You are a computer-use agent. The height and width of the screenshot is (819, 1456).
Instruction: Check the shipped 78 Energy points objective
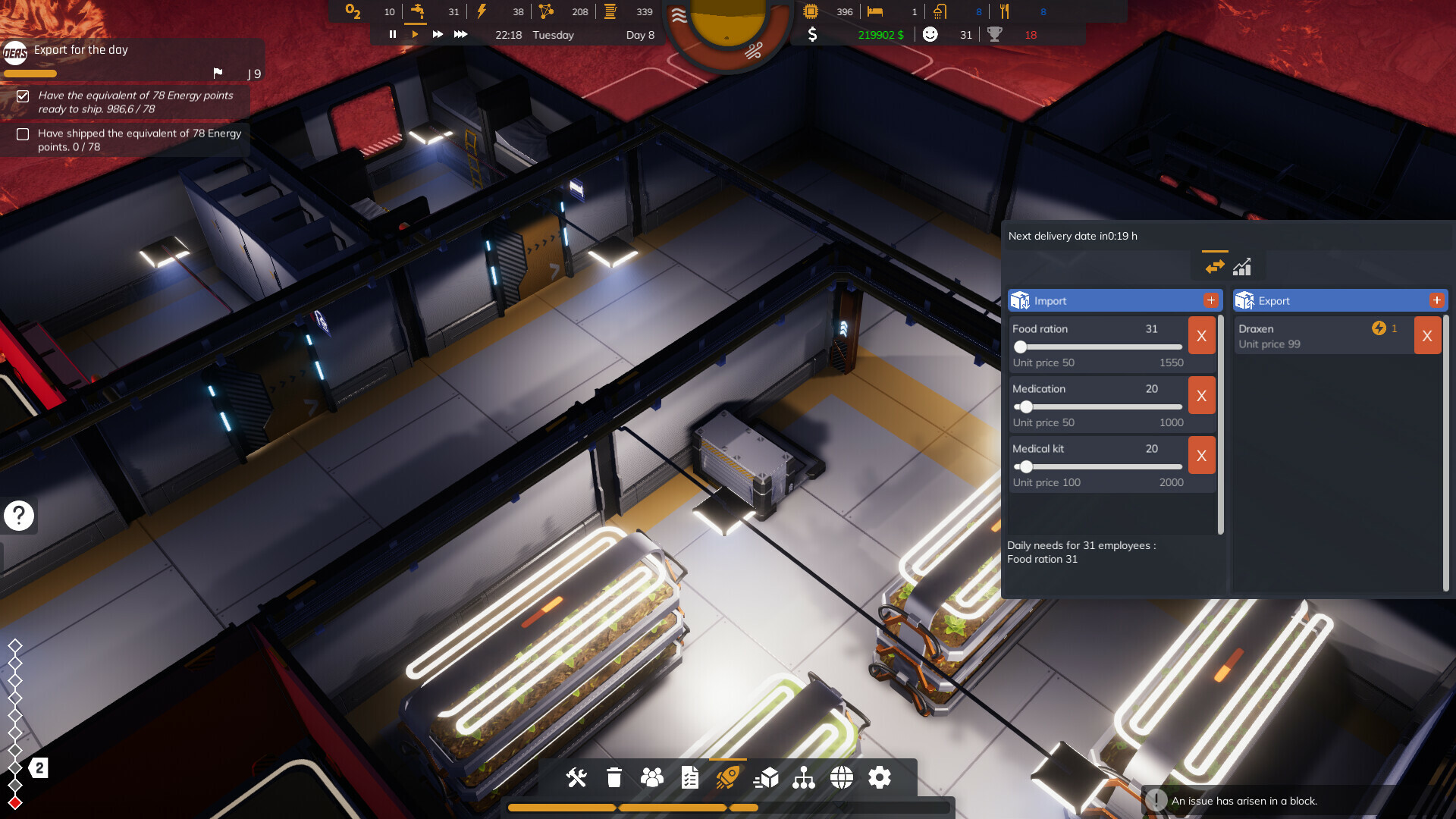[23, 135]
